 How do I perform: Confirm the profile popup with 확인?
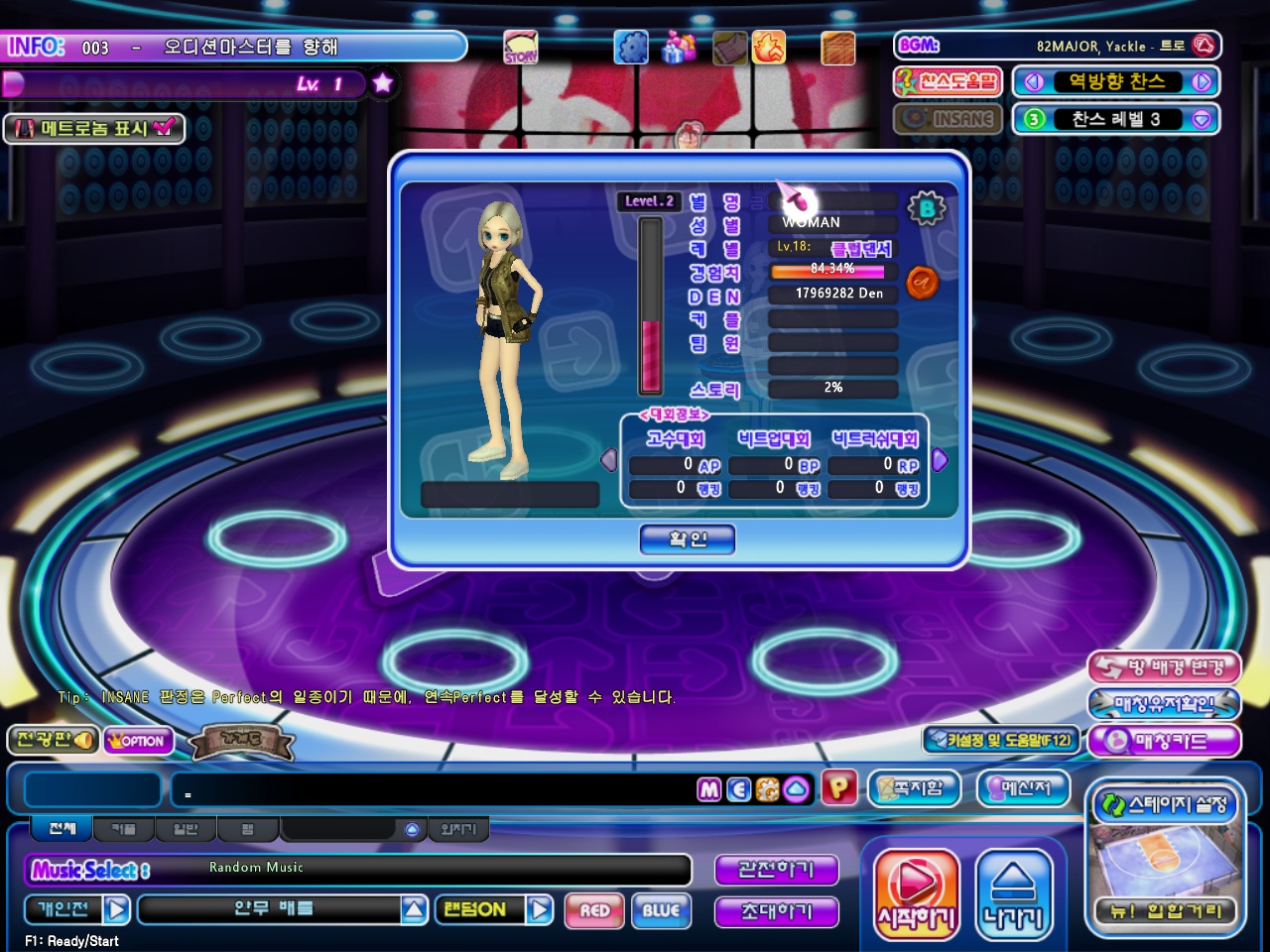tap(688, 539)
